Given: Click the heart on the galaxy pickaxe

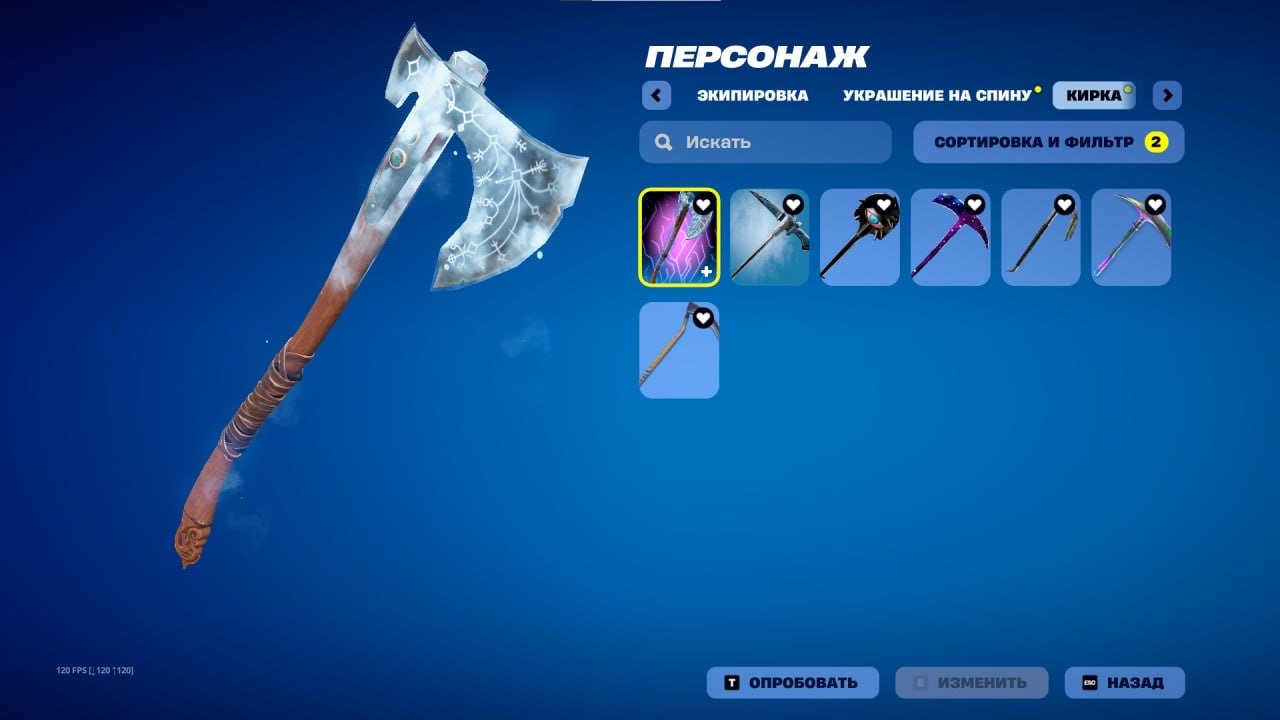Looking at the screenshot, I should (974, 202).
